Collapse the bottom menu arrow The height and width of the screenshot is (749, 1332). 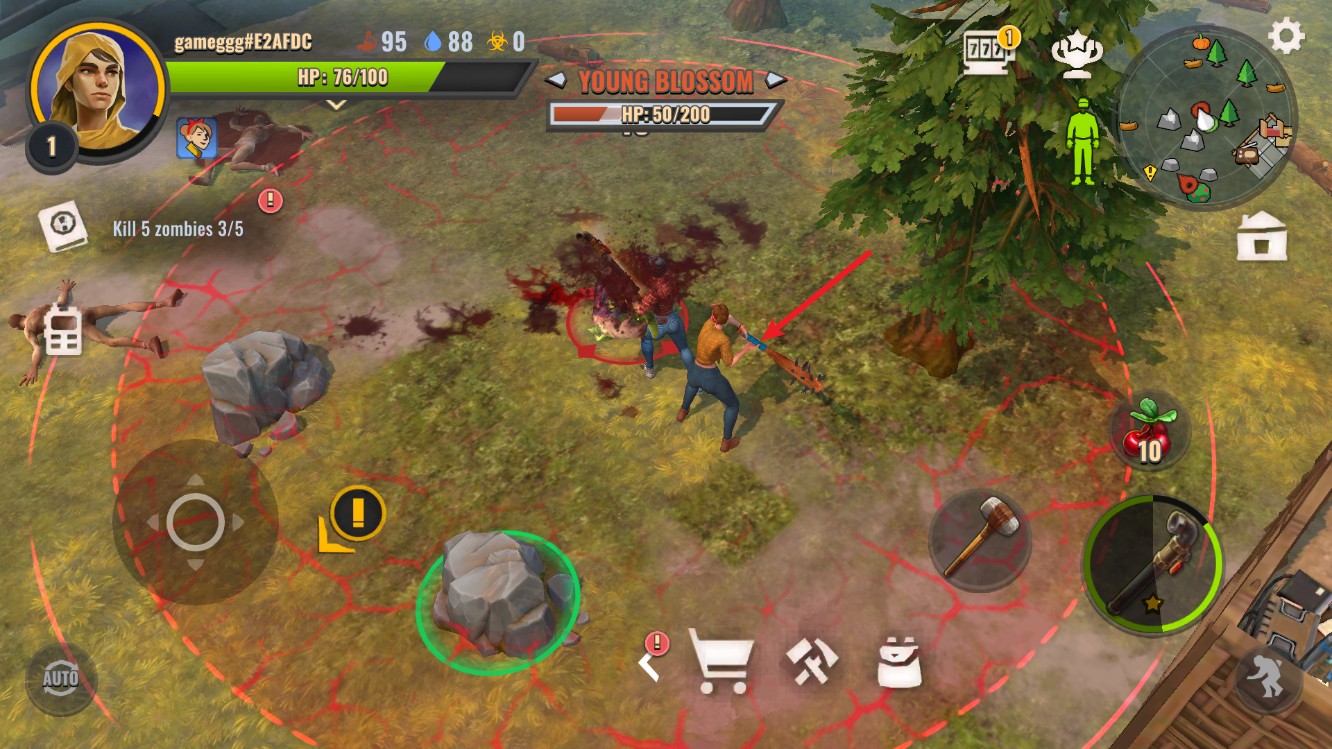pos(649,662)
